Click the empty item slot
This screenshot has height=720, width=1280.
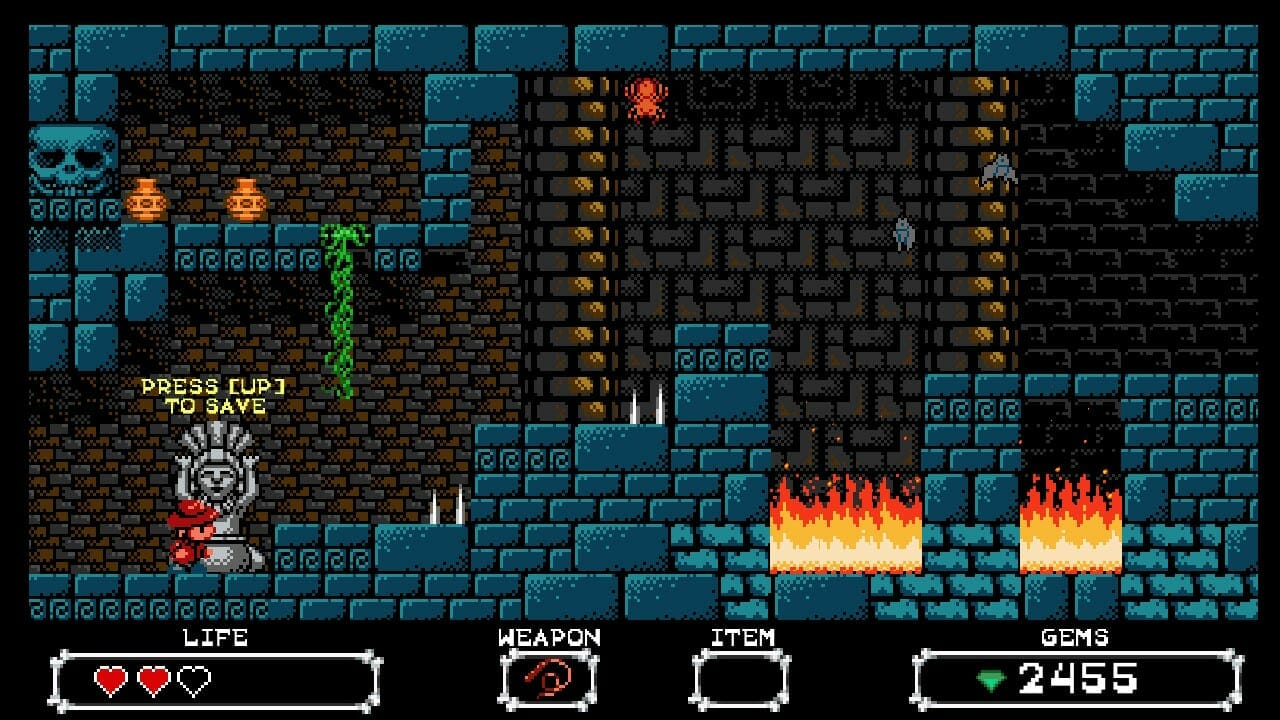pos(741,681)
